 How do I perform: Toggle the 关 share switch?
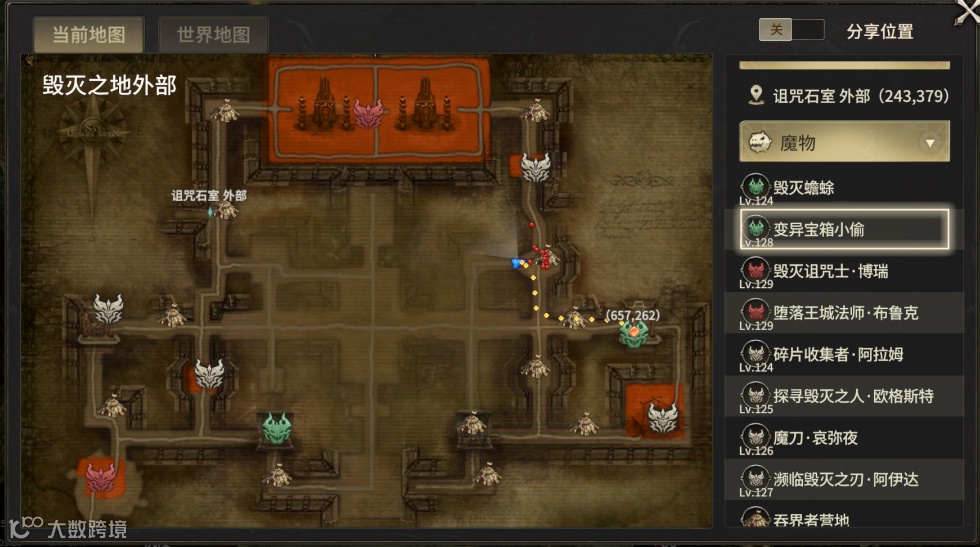point(791,30)
